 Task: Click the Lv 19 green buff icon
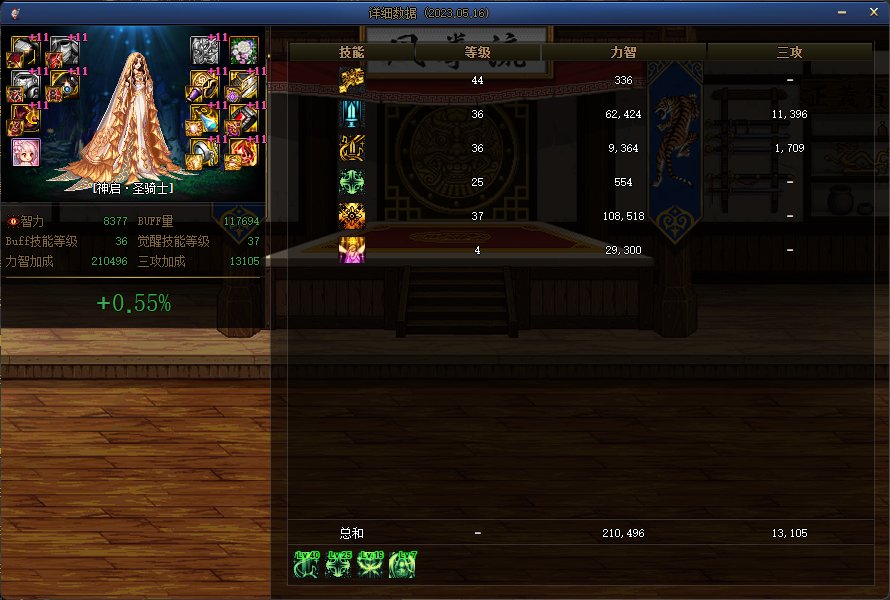[x=371, y=564]
